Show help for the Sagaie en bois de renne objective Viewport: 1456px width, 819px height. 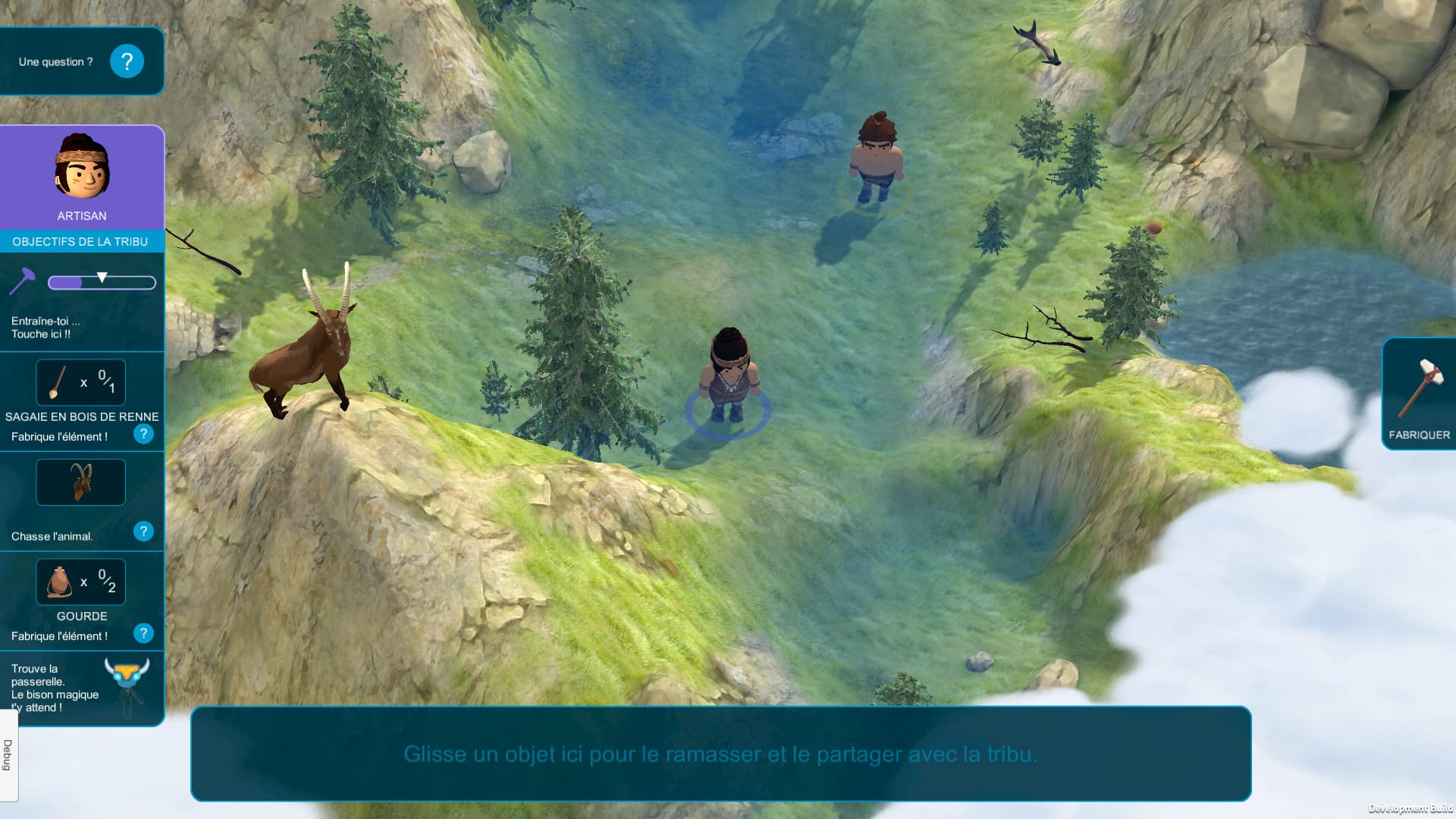143,435
